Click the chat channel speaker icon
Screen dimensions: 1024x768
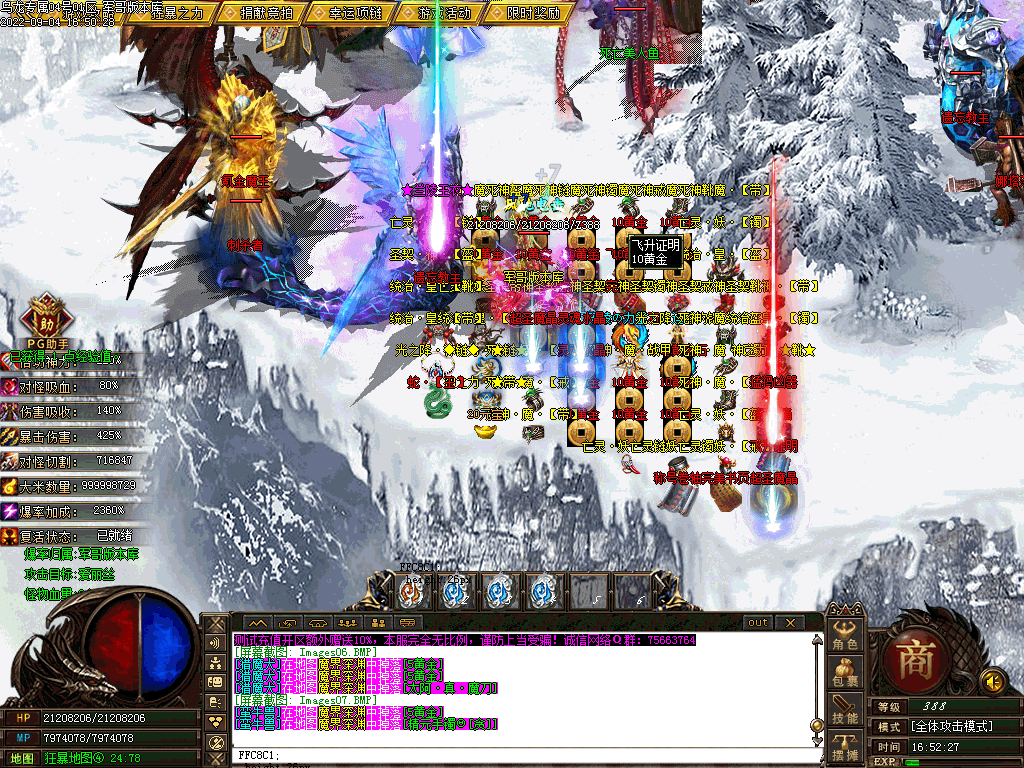pyautogui.click(x=215, y=642)
